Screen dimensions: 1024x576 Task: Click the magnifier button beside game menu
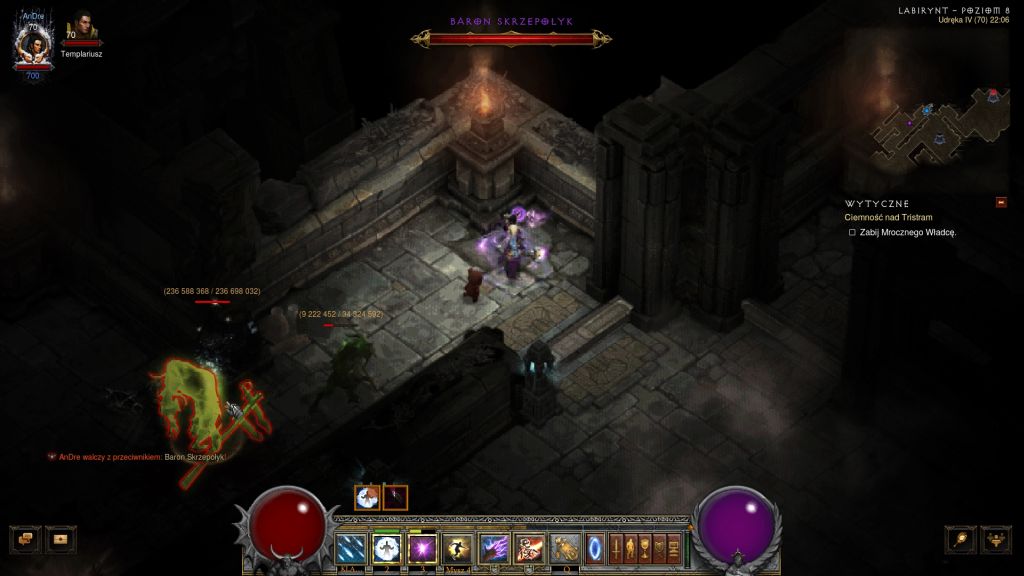[x=962, y=539]
